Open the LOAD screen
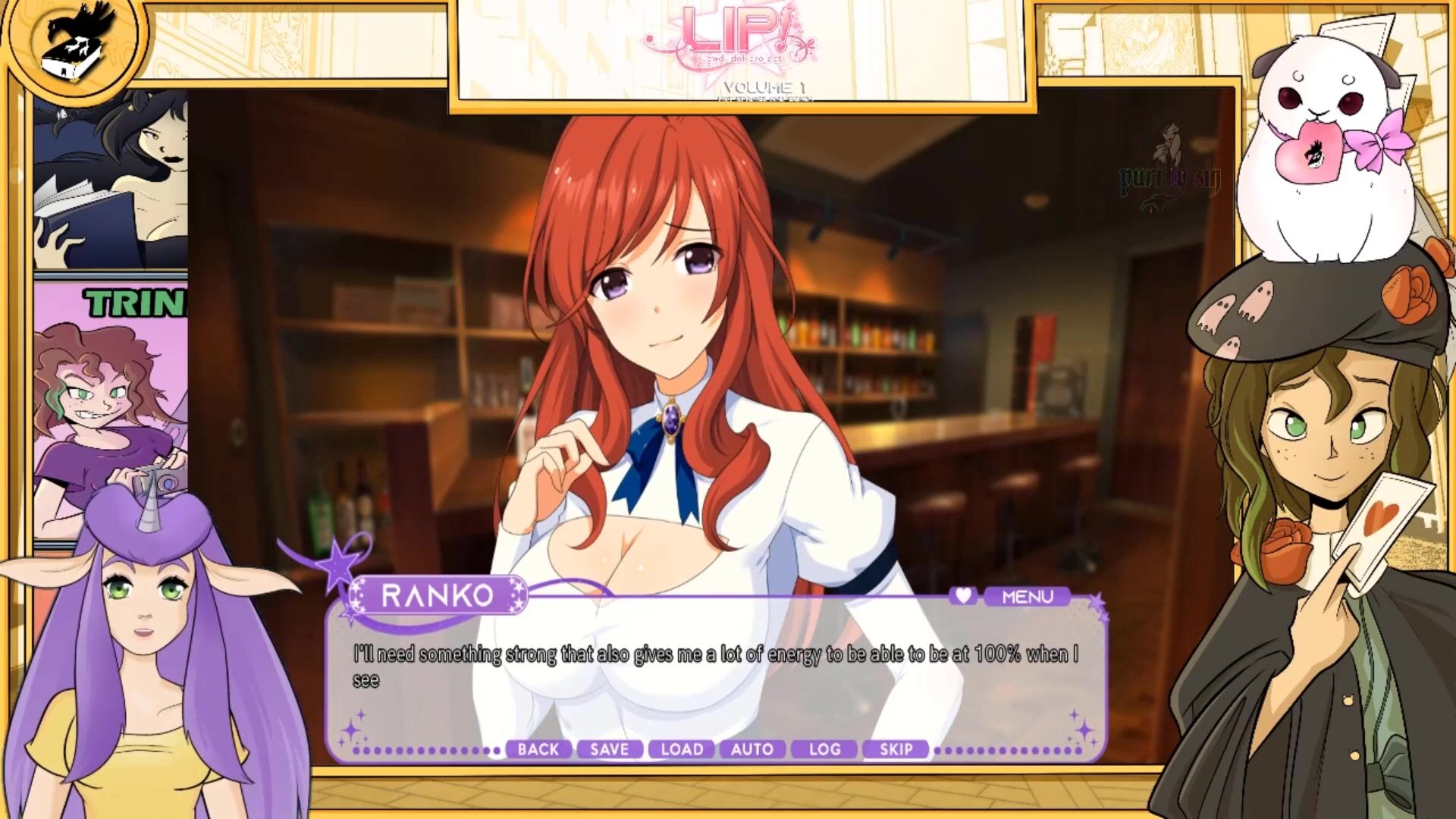The height and width of the screenshot is (819, 1456). (x=682, y=749)
